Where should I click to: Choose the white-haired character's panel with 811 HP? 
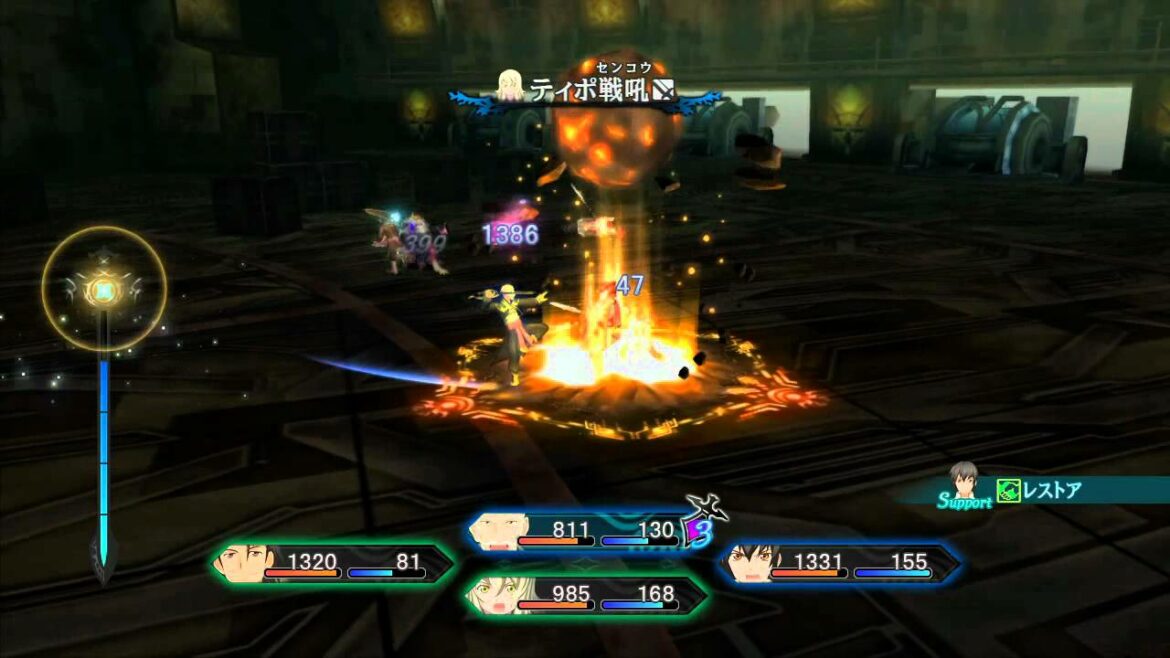click(x=578, y=531)
